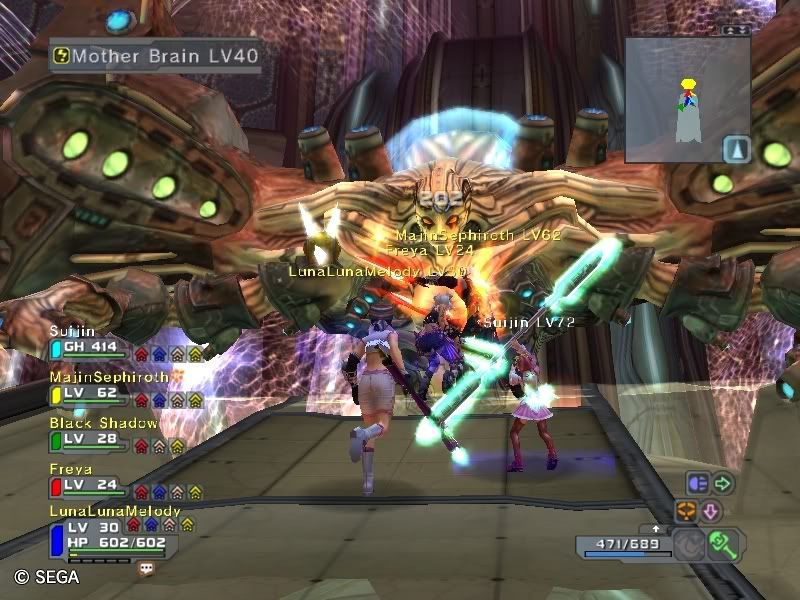Click the white up-arrow palette tab

coord(655,527)
